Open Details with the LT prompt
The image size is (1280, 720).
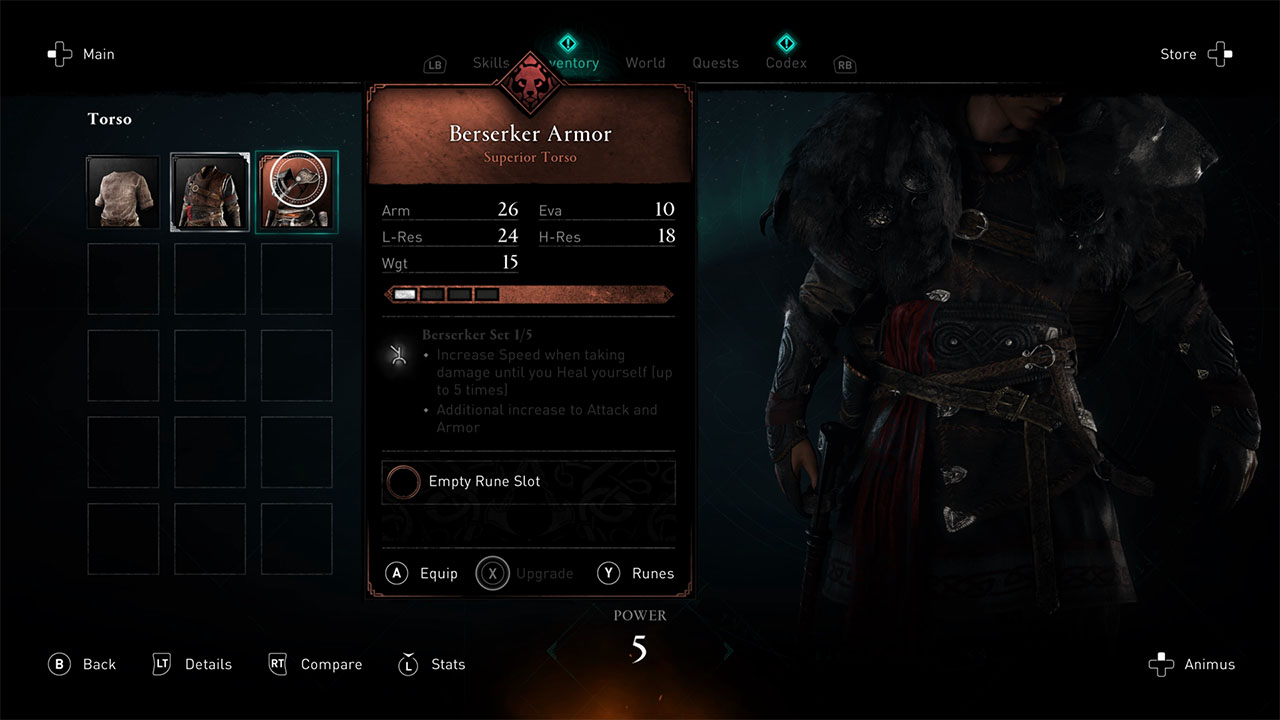pyautogui.click(x=162, y=664)
